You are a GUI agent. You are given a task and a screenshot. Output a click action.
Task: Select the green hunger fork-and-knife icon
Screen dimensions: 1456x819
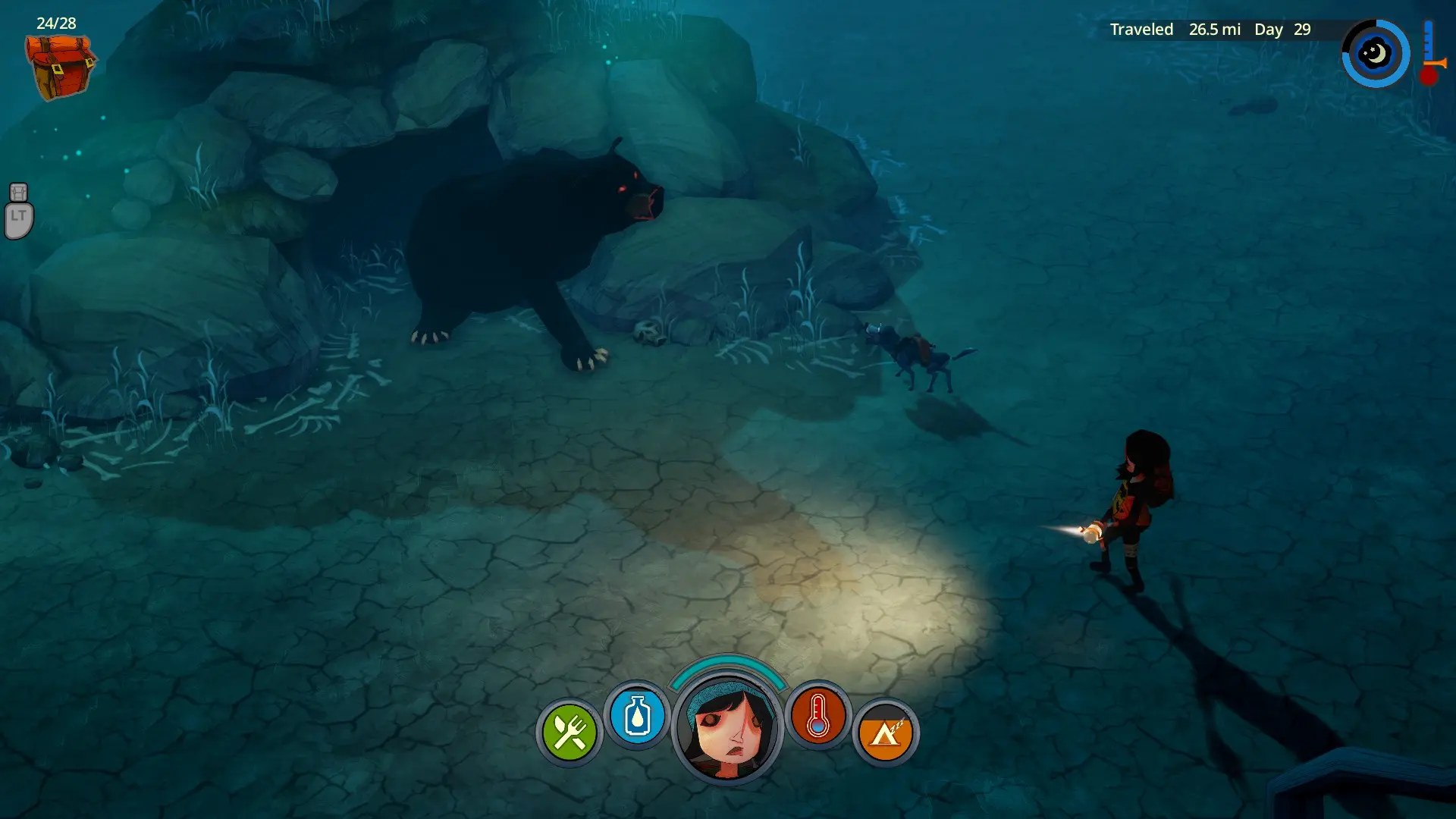pyautogui.click(x=569, y=733)
